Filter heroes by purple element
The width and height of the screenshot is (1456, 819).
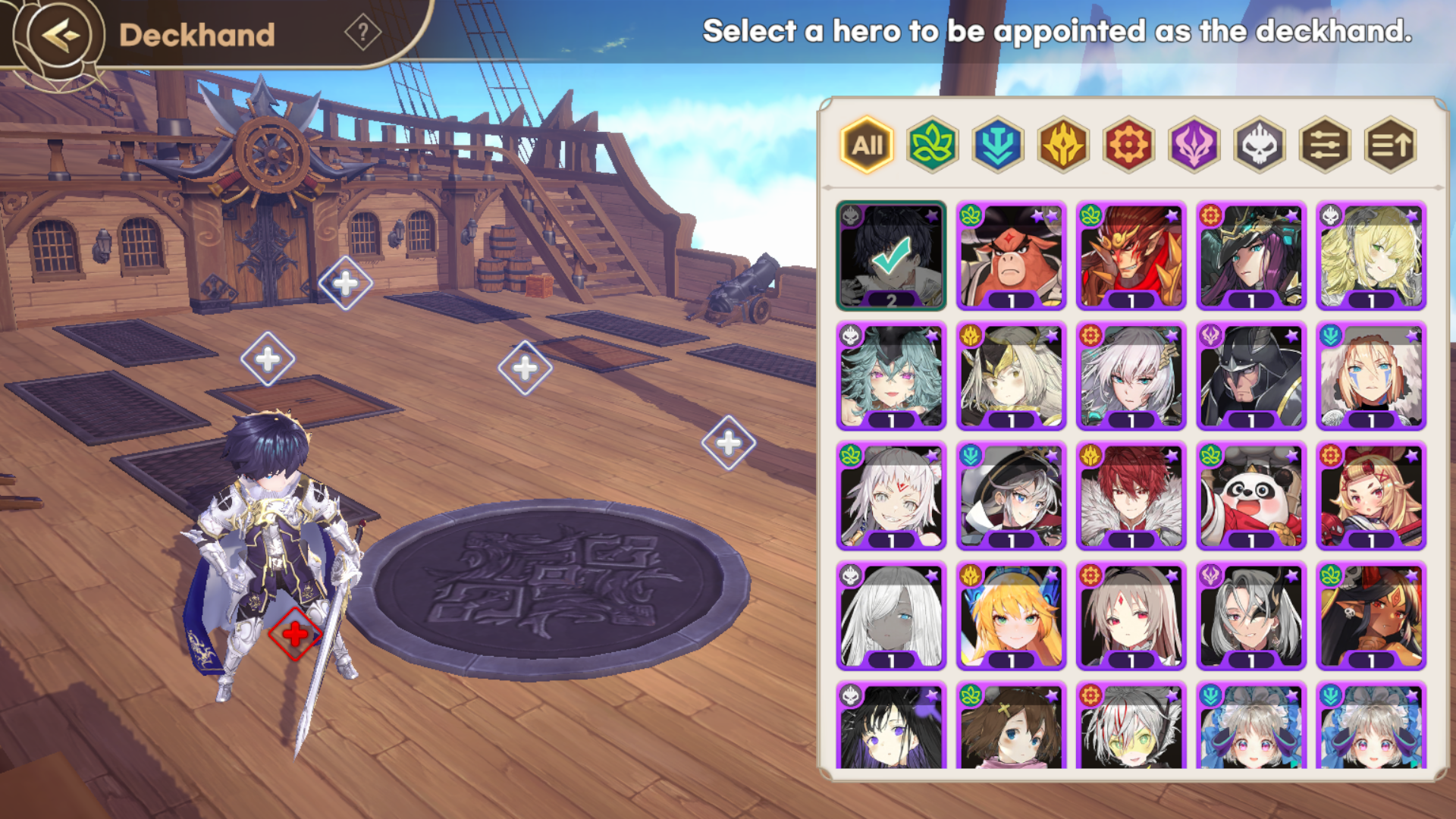click(1194, 145)
